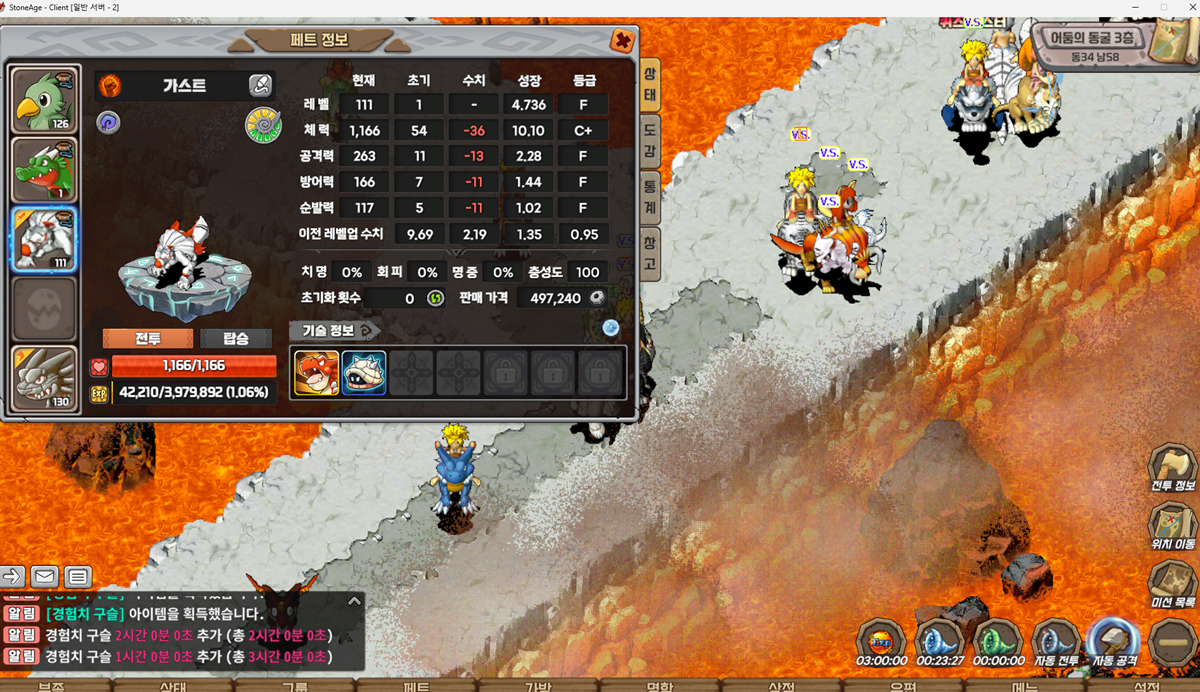Expand the 기술 정보 skill info header
This screenshot has width=1200, height=692.
[334, 330]
